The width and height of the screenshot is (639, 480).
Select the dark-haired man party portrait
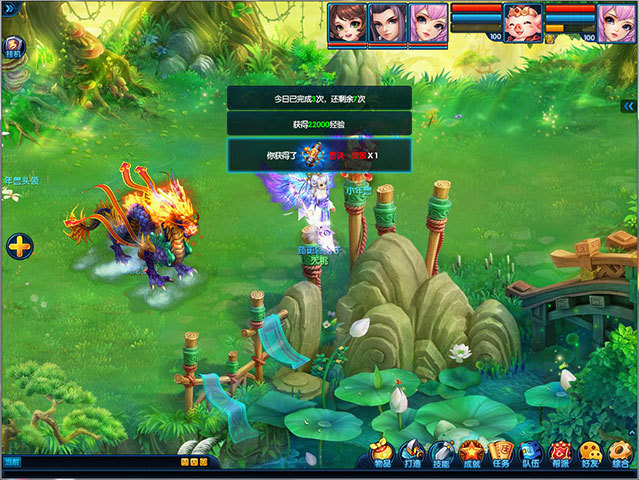[x=386, y=23]
